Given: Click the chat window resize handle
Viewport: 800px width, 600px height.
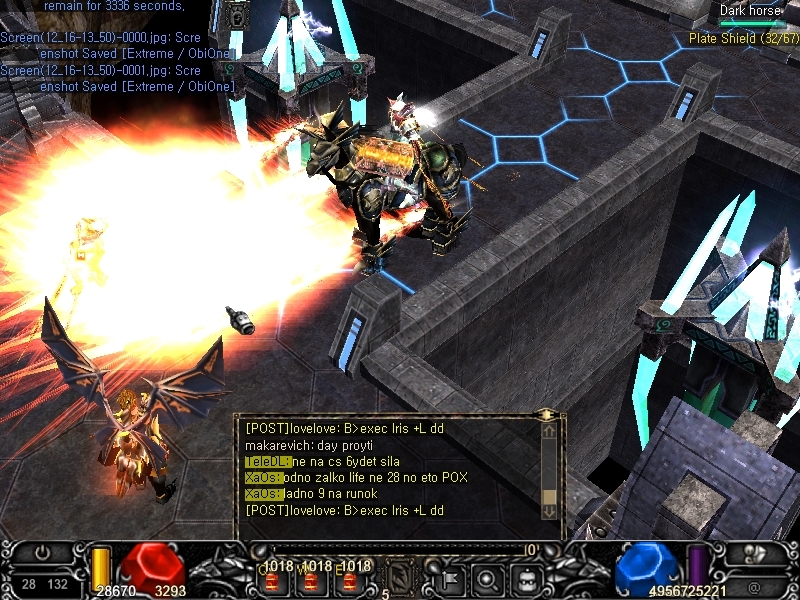Looking at the screenshot, I should point(546,413).
